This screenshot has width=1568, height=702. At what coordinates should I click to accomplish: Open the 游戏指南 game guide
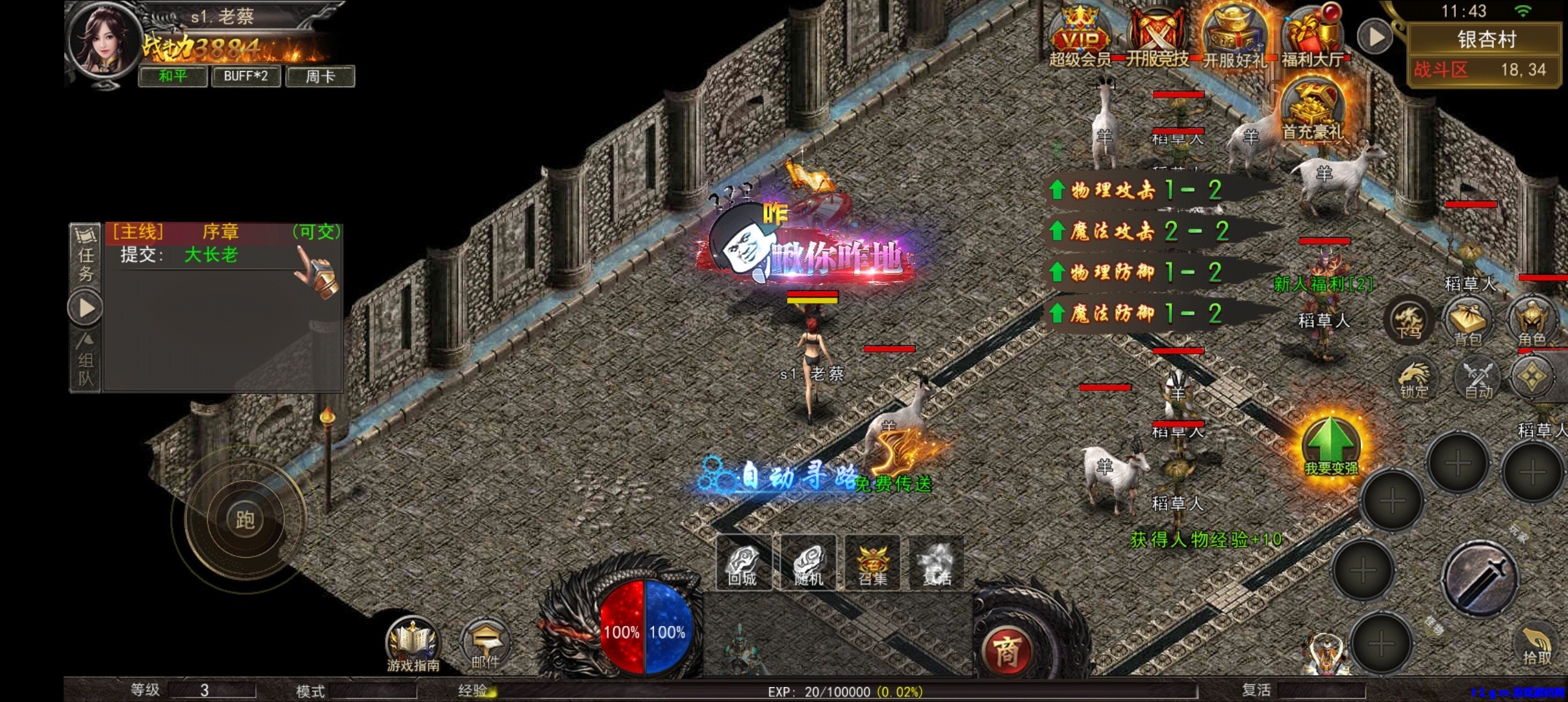pyautogui.click(x=413, y=645)
